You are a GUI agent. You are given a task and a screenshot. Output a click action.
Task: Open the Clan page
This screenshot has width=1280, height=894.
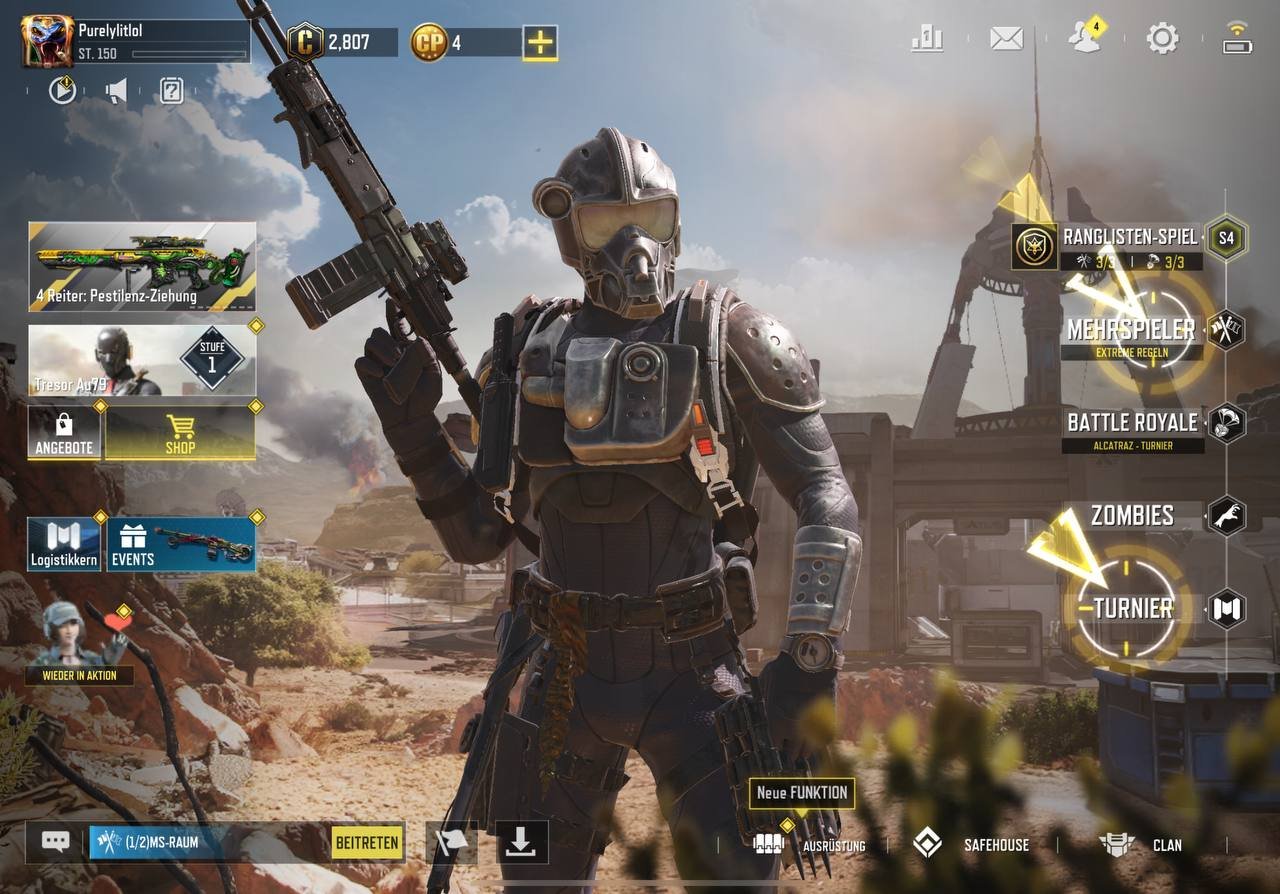pyautogui.click(x=1142, y=845)
